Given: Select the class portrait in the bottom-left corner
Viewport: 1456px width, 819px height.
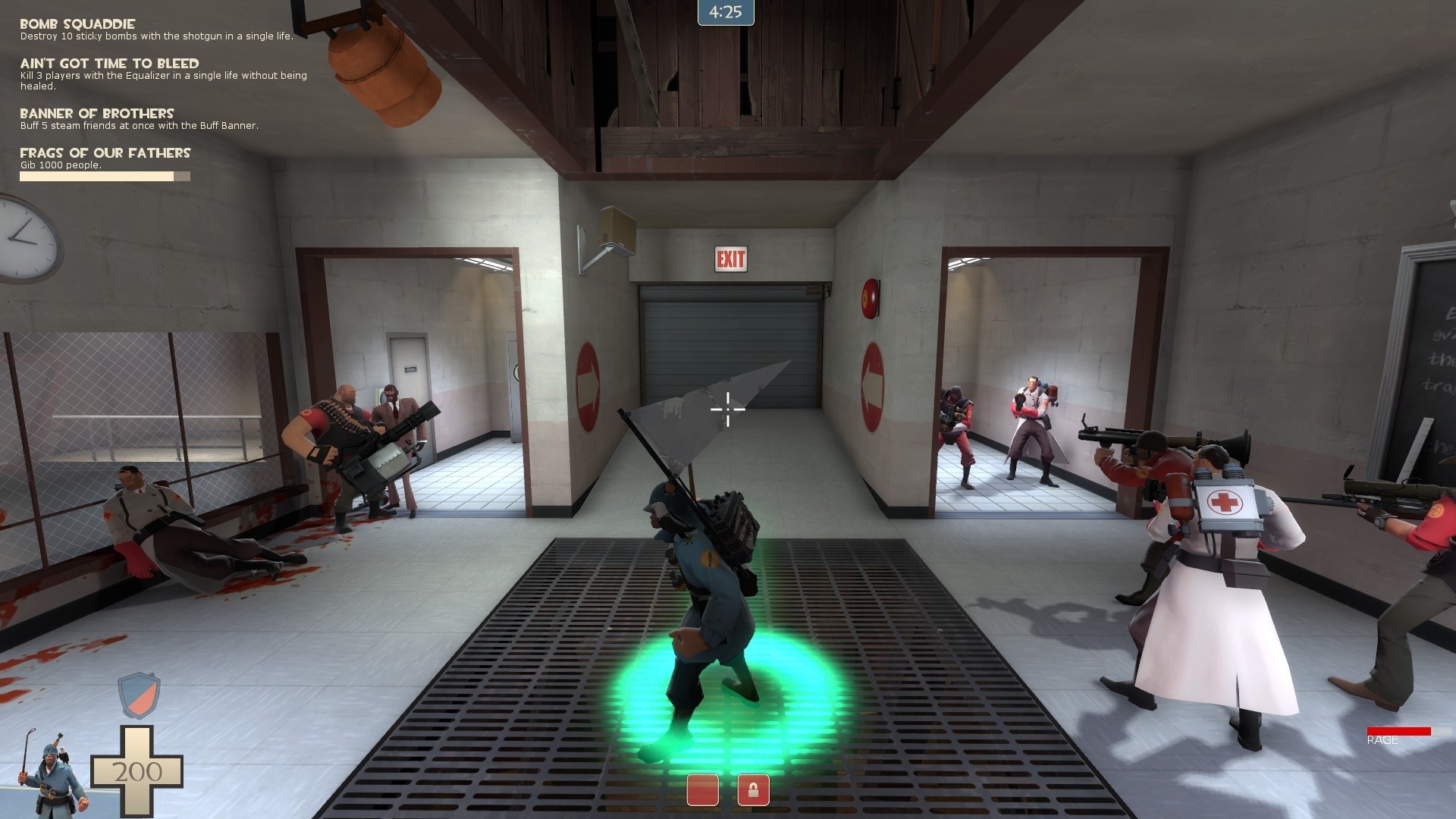Looking at the screenshot, I should click(x=51, y=773).
